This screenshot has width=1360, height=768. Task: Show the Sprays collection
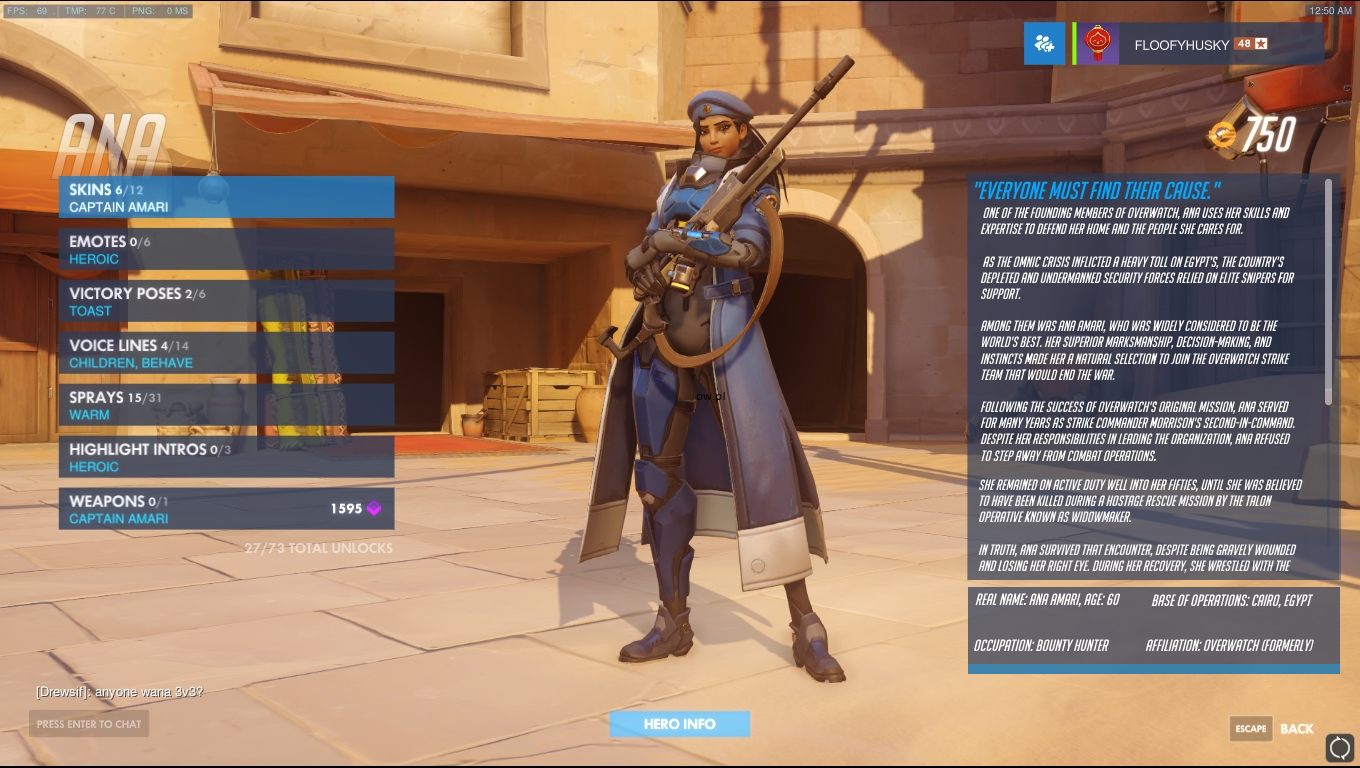tap(226, 406)
